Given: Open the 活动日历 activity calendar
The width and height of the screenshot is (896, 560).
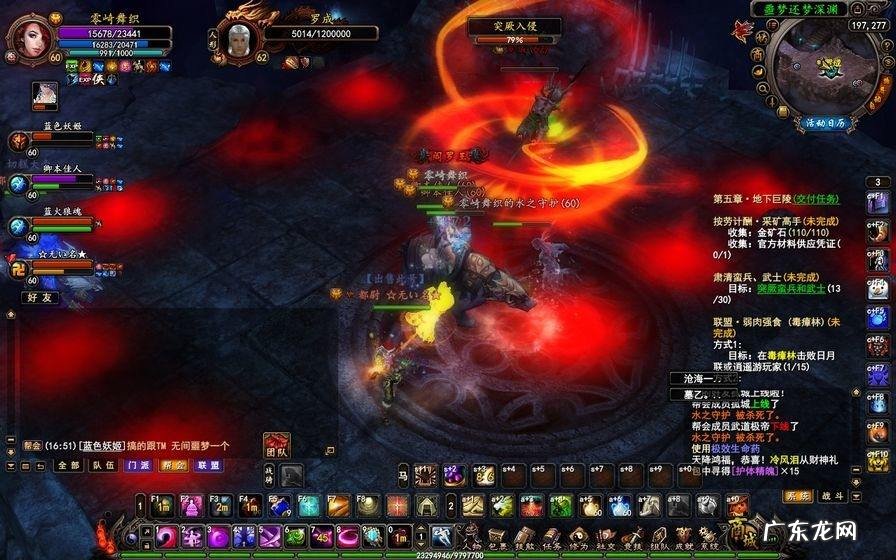Looking at the screenshot, I should (825, 122).
